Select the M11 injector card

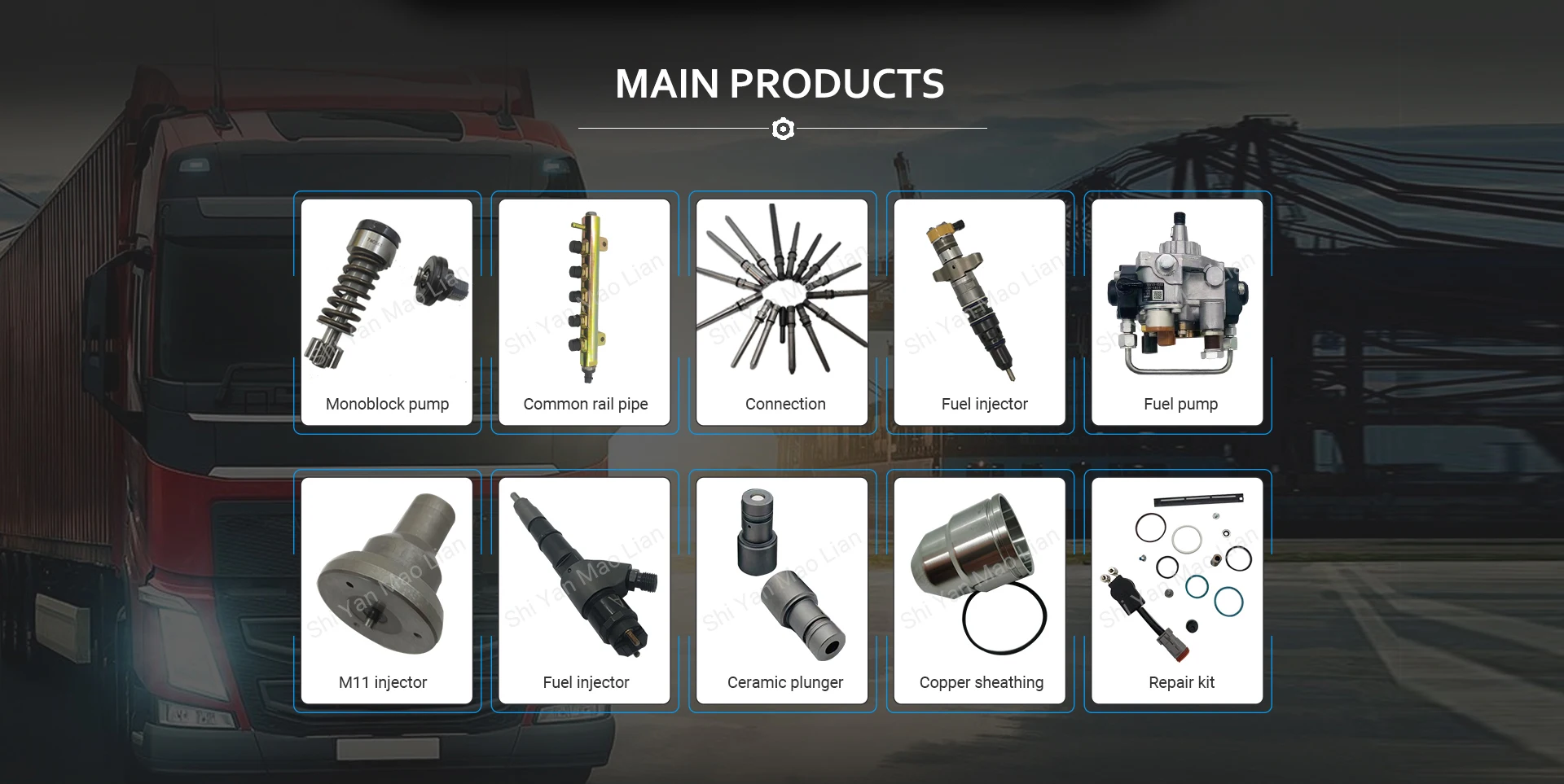pos(387,591)
